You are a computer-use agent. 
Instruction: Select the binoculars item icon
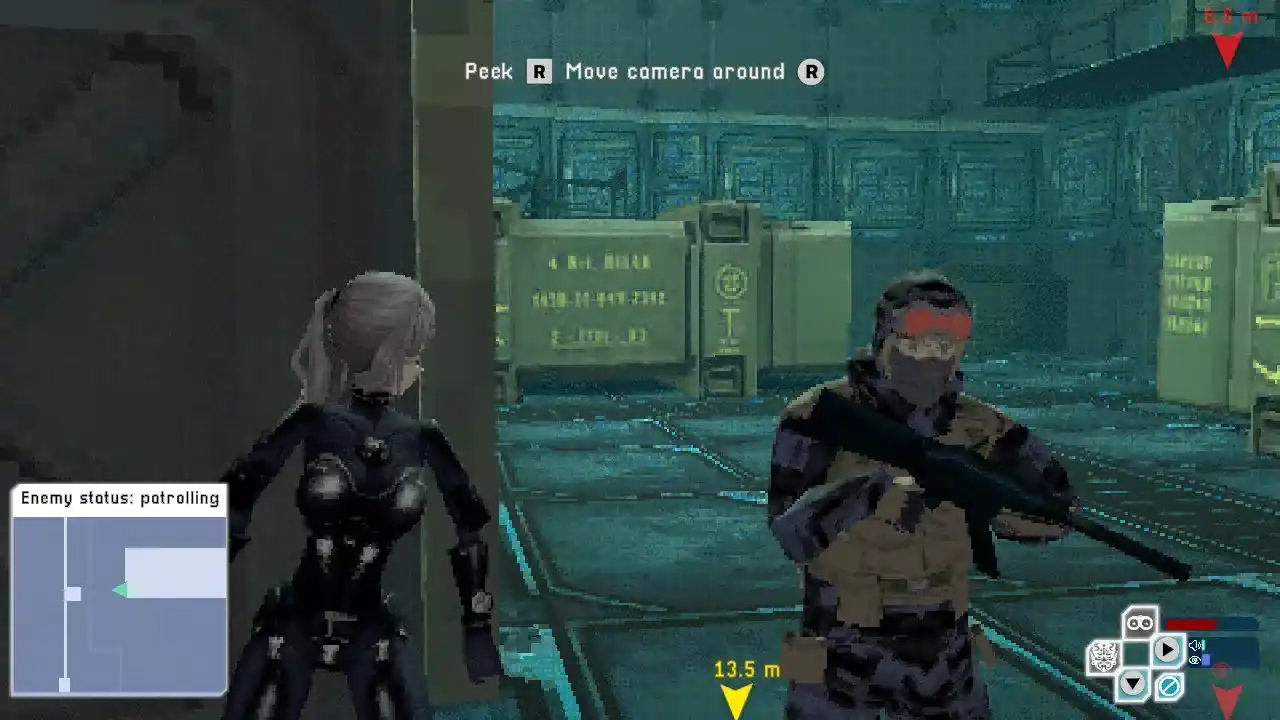[x=1140, y=623]
